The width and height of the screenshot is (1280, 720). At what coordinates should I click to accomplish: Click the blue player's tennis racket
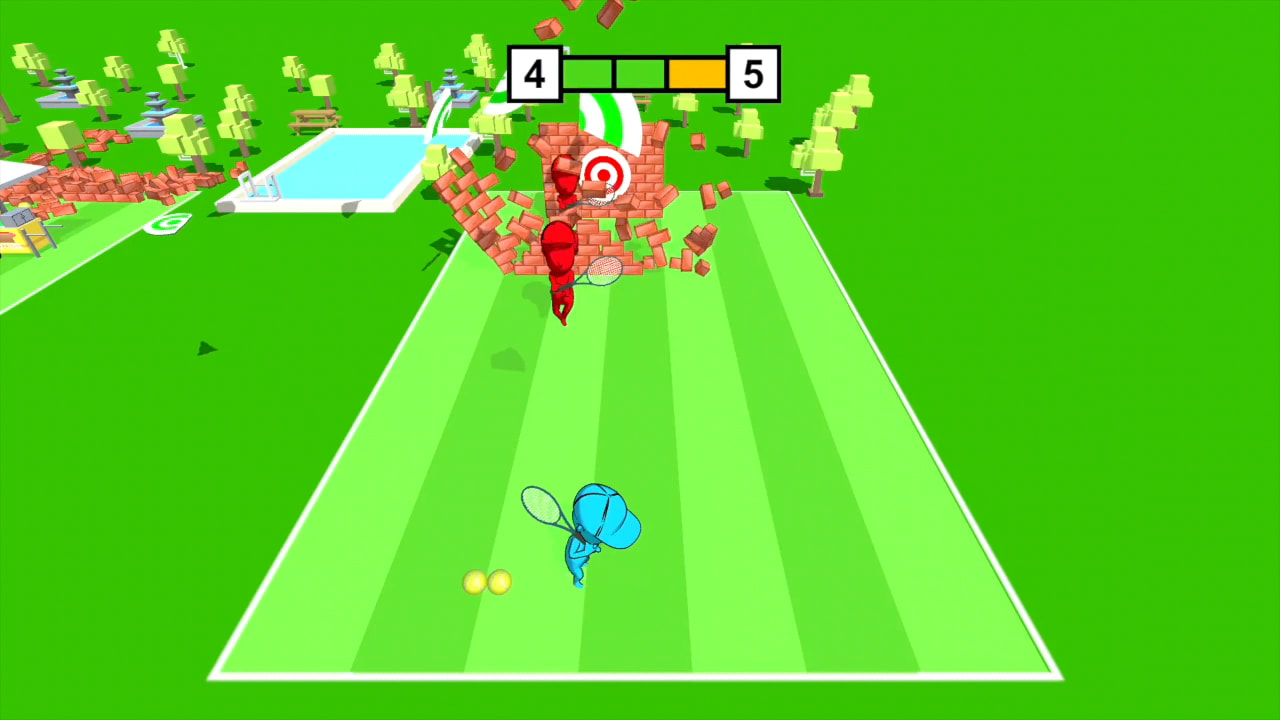543,505
